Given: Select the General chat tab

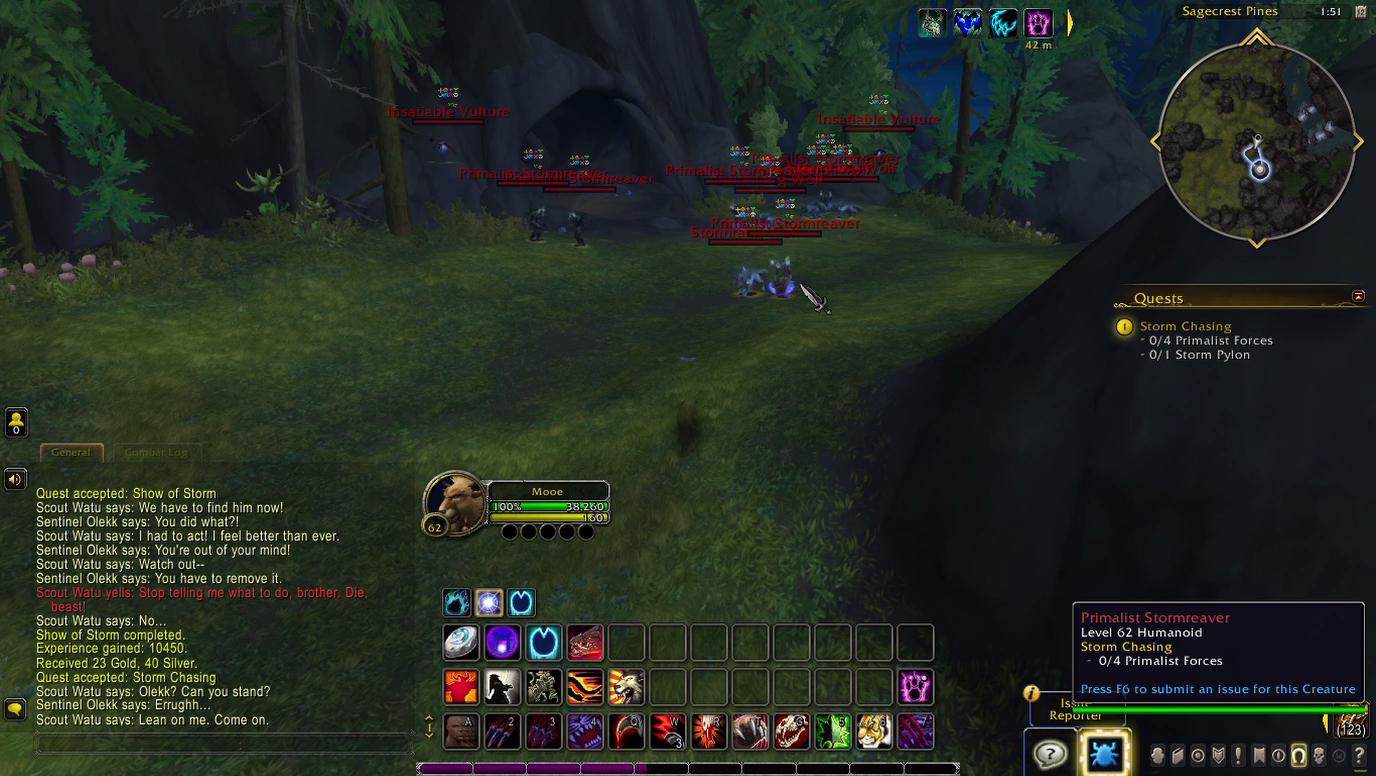Looking at the screenshot, I should point(71,452).
